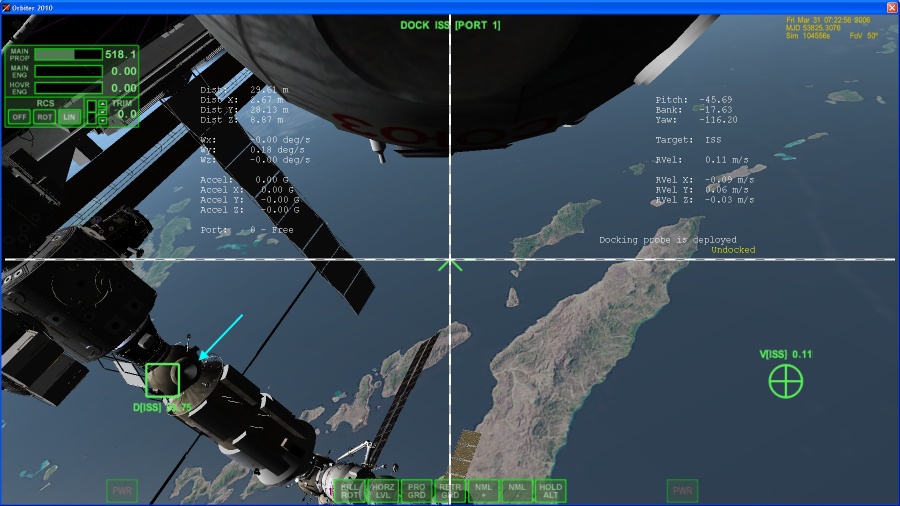Reset trim with the middle button
The width and height of the screenshot is (900, 506).
tap(101, 112)
